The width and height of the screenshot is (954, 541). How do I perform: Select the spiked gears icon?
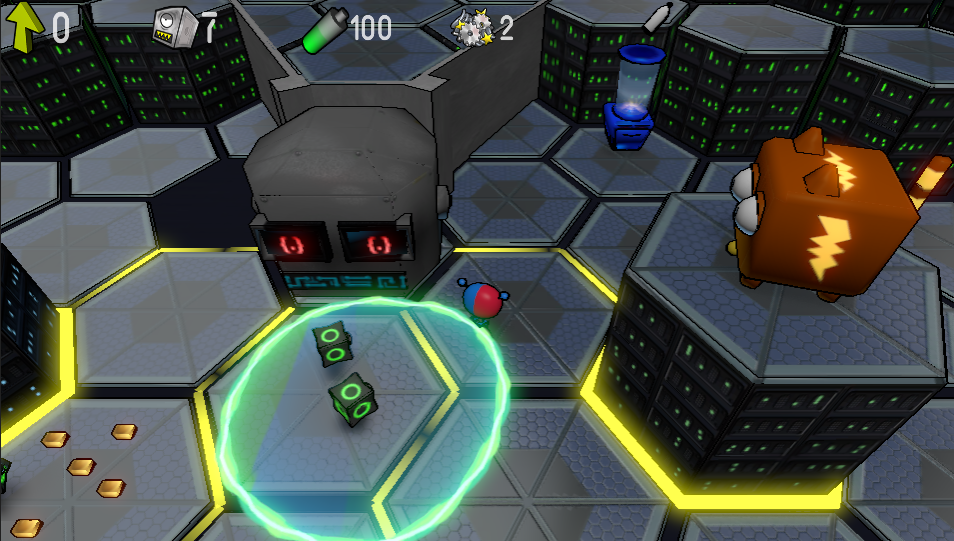(x=472, y=28)
